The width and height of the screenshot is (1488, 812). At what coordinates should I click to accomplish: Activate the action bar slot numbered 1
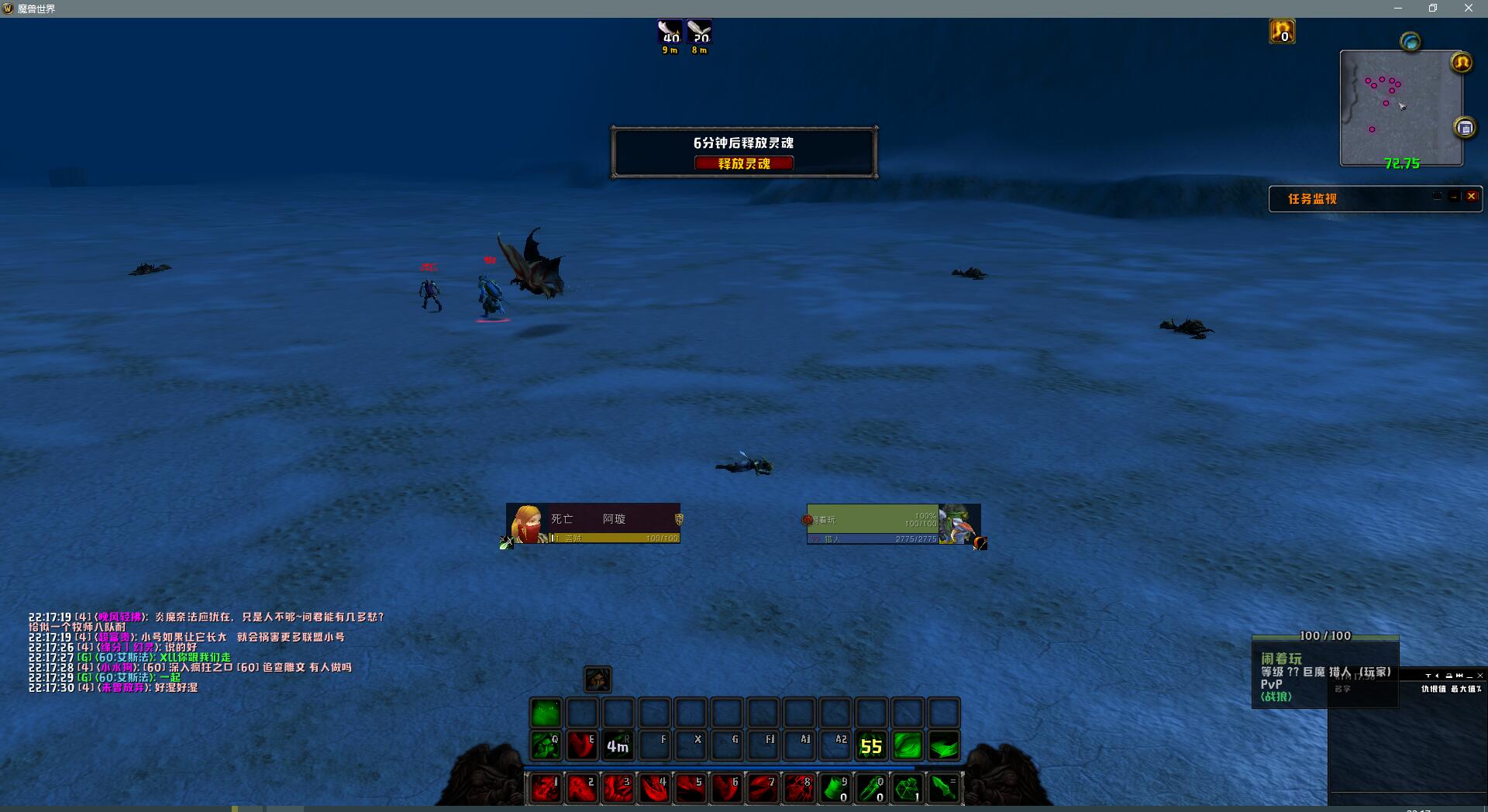tap(546, 788)
